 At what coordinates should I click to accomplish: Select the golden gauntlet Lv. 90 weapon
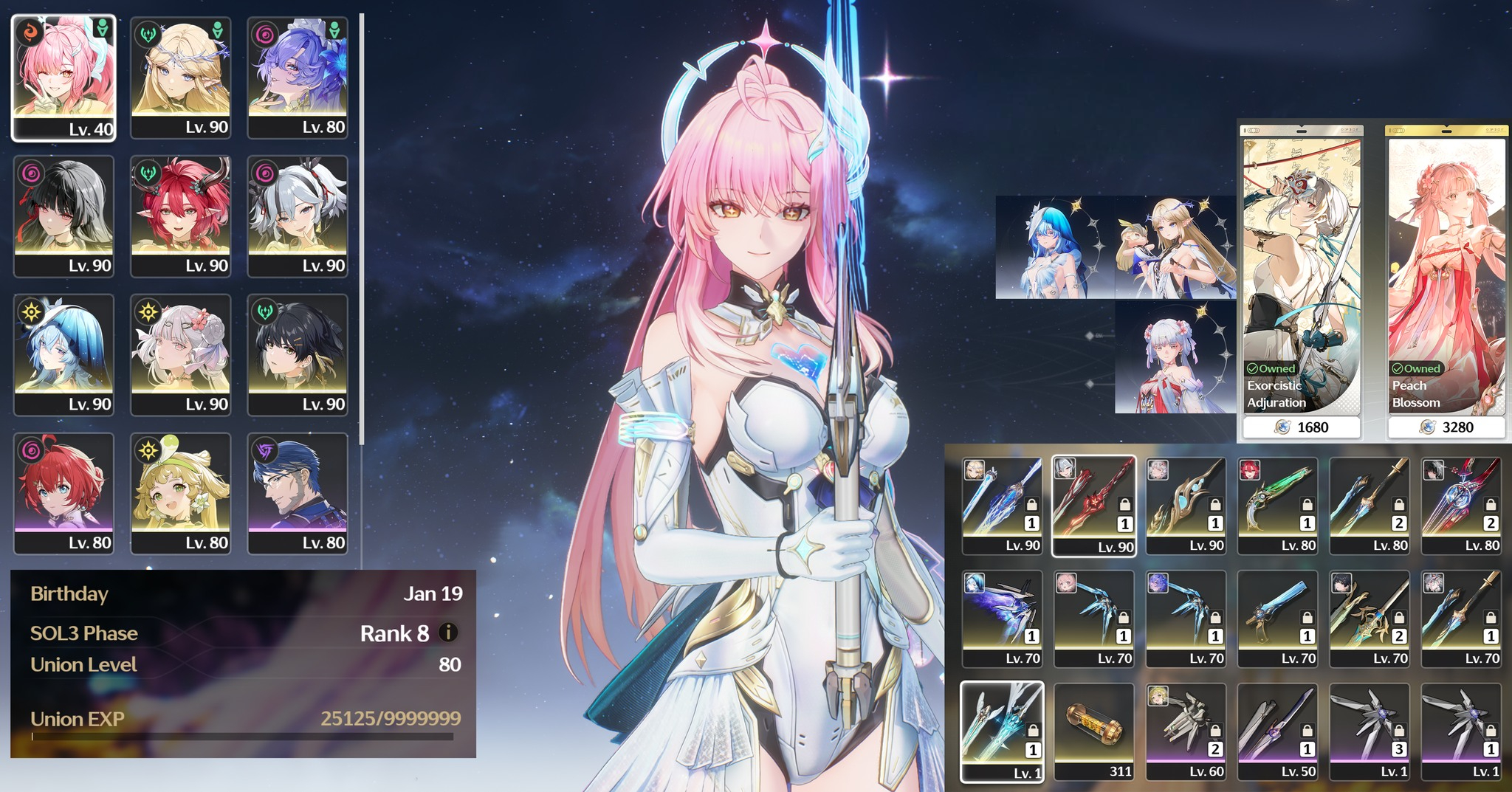1186,505
